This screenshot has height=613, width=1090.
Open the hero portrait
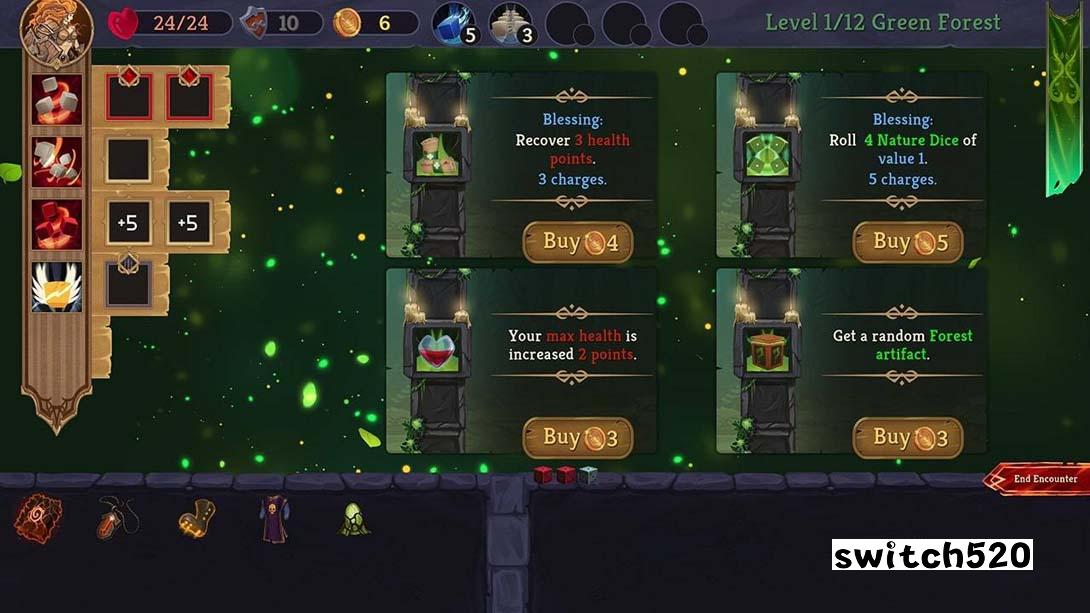tap(56, 30)
